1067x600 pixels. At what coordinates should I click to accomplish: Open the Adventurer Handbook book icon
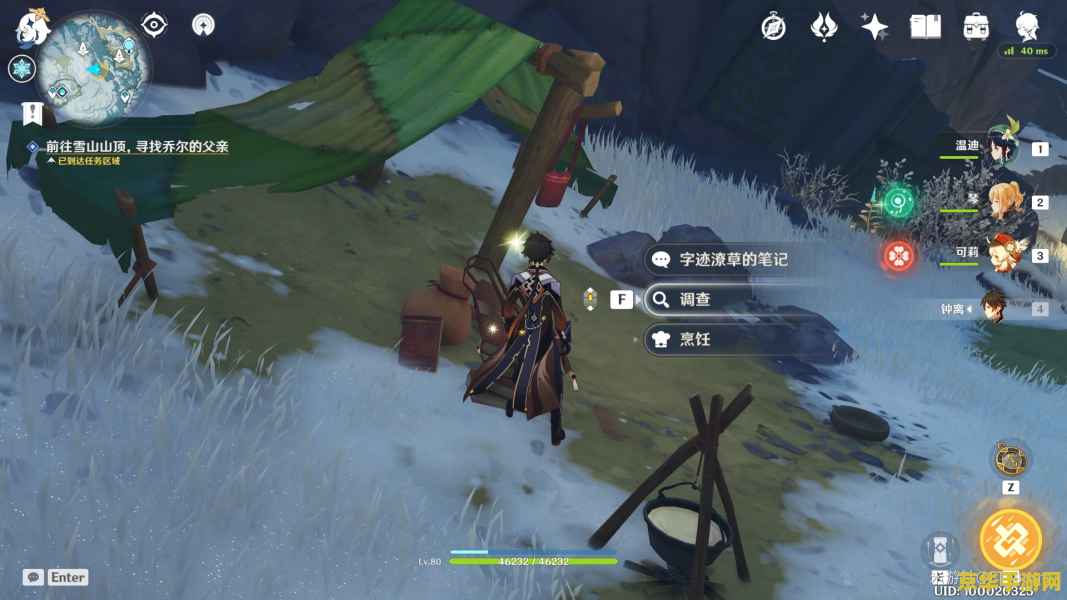[925, 27]
